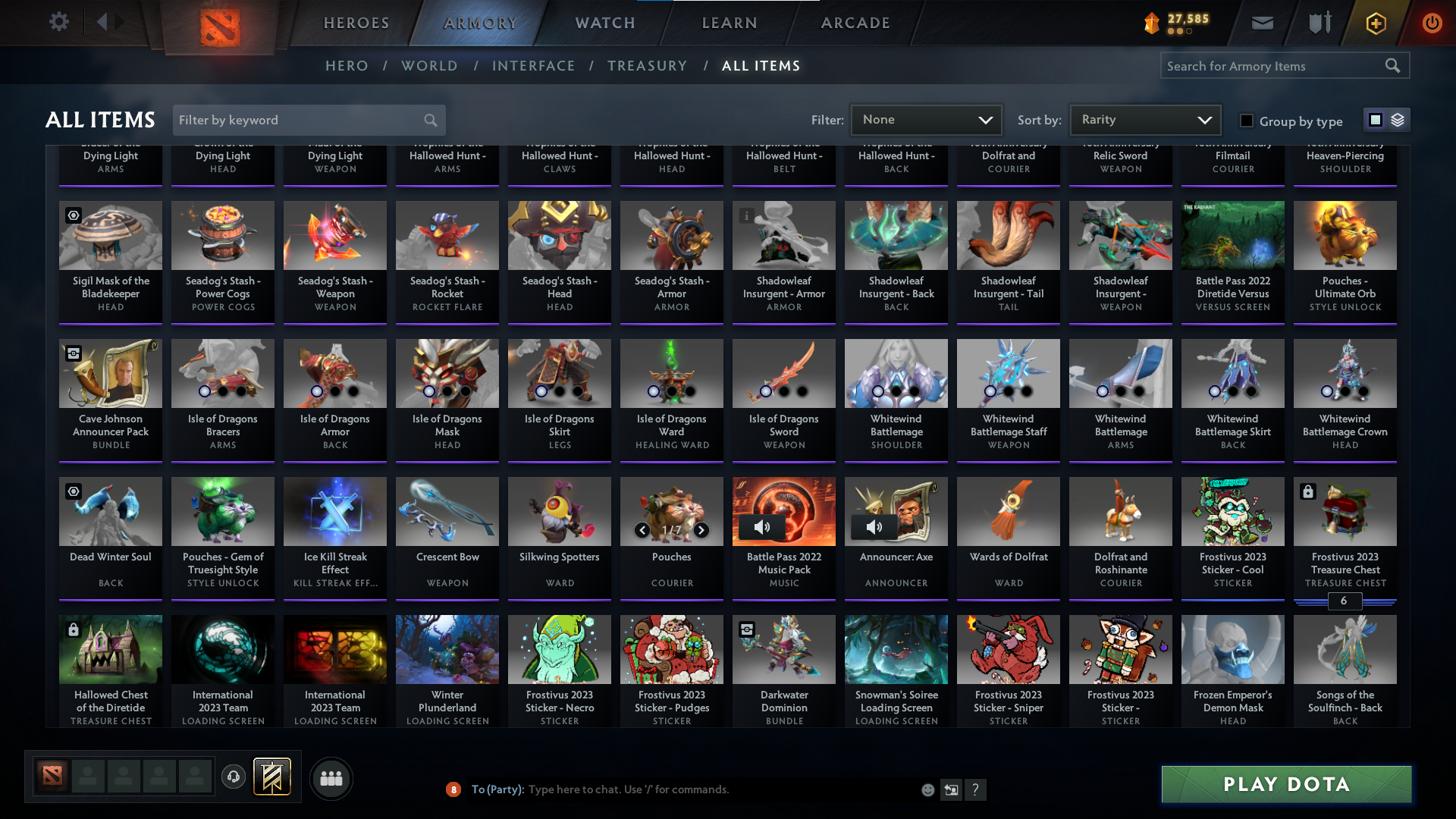Image resolution: width=1456 pixels, height=819 pixels.
Task: Open the Filter None dropdown
Action: [x=926, y=119]
